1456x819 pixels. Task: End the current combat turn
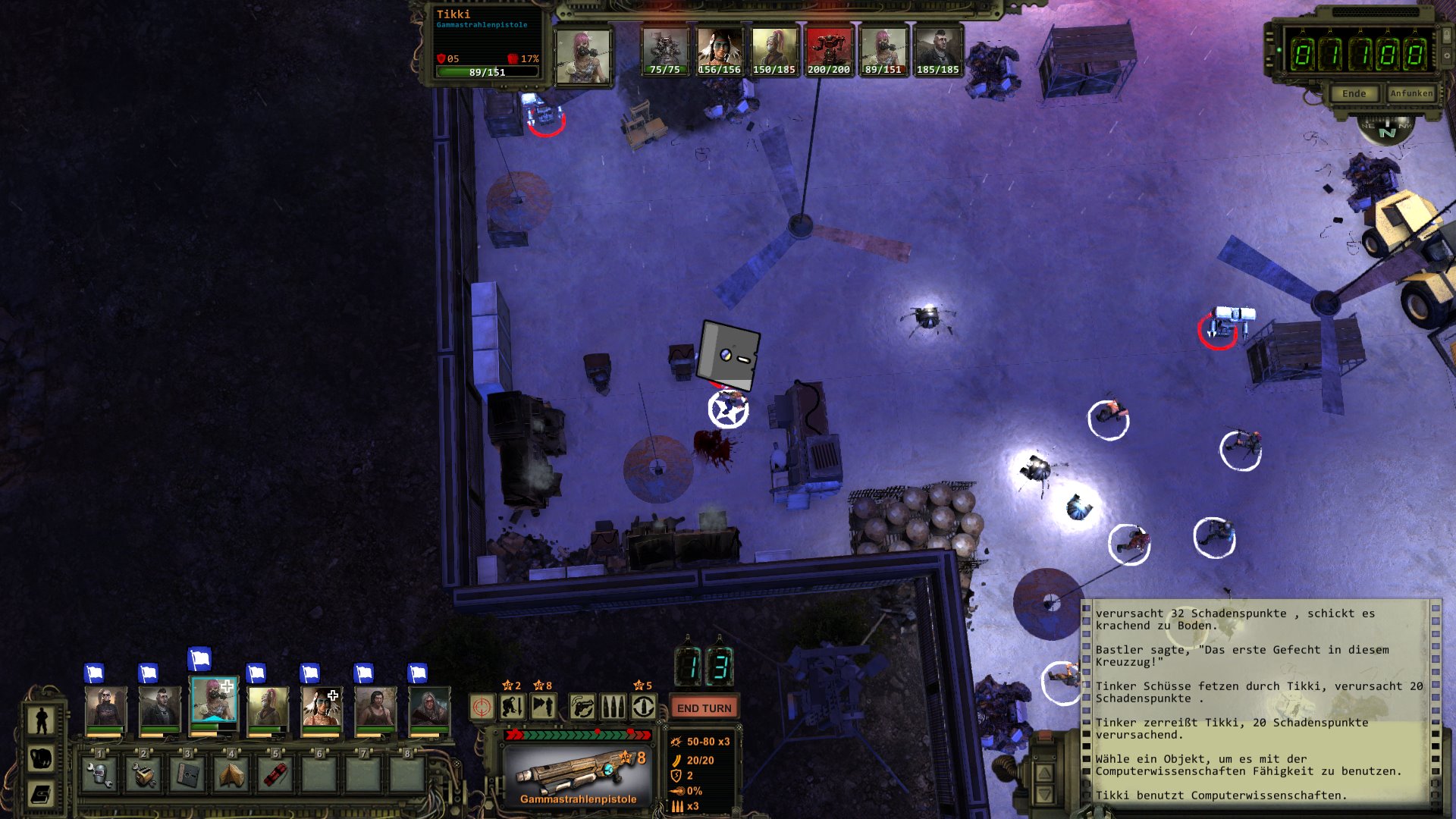click(x=704, y=708)
